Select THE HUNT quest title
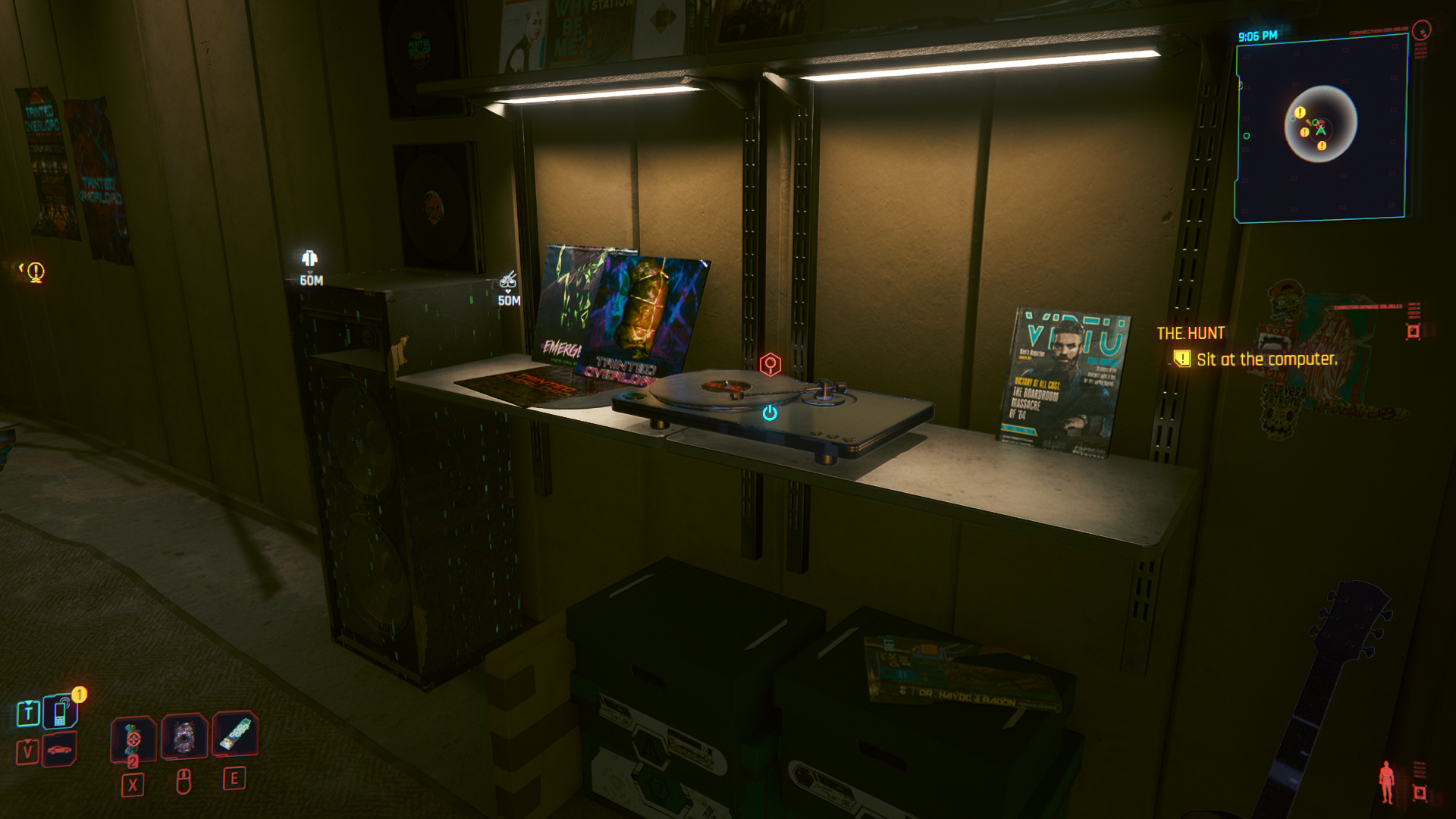1456x819 pixels. [x=1192, y=331]
